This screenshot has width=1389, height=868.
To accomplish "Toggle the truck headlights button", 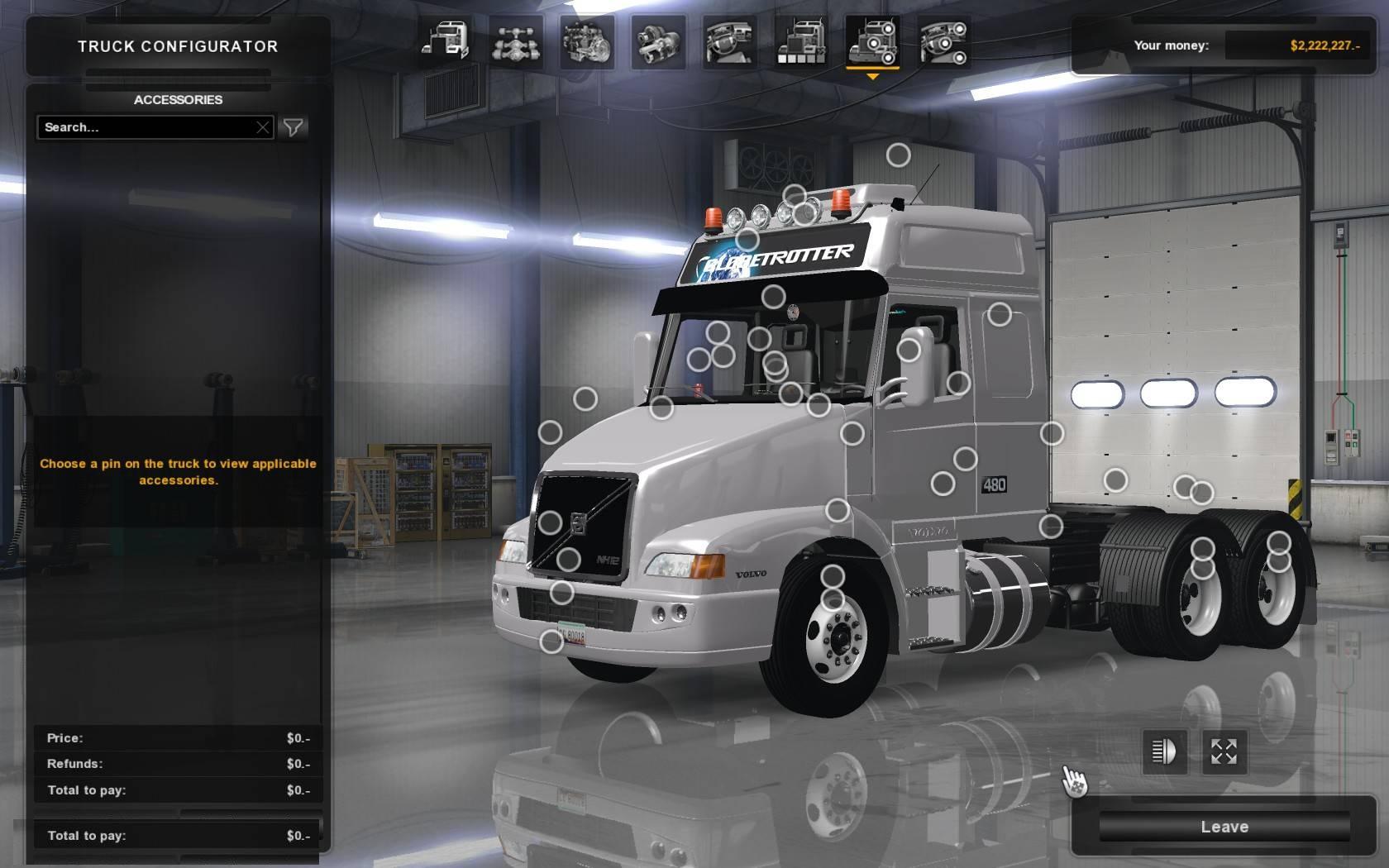I will (1164, 751).
